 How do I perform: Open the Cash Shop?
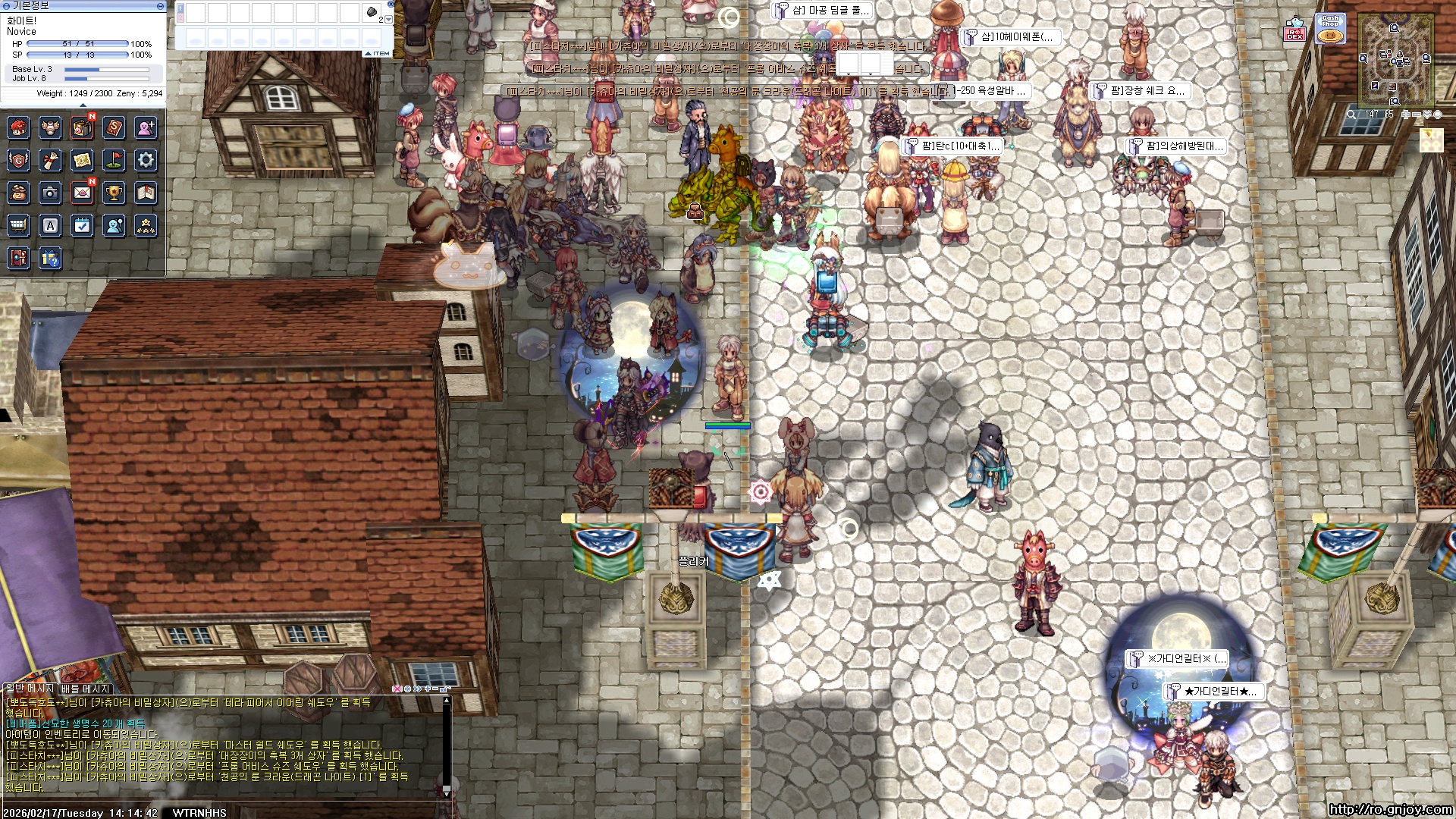coord(1330,30)
